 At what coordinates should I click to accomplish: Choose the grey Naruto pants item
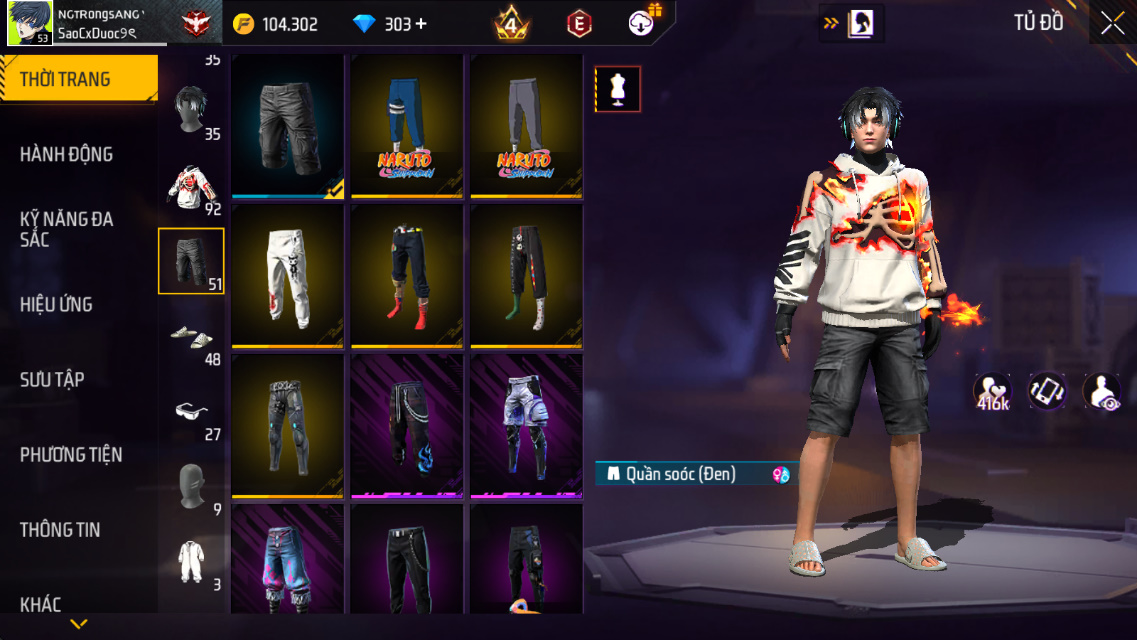(x=526, y=125)
